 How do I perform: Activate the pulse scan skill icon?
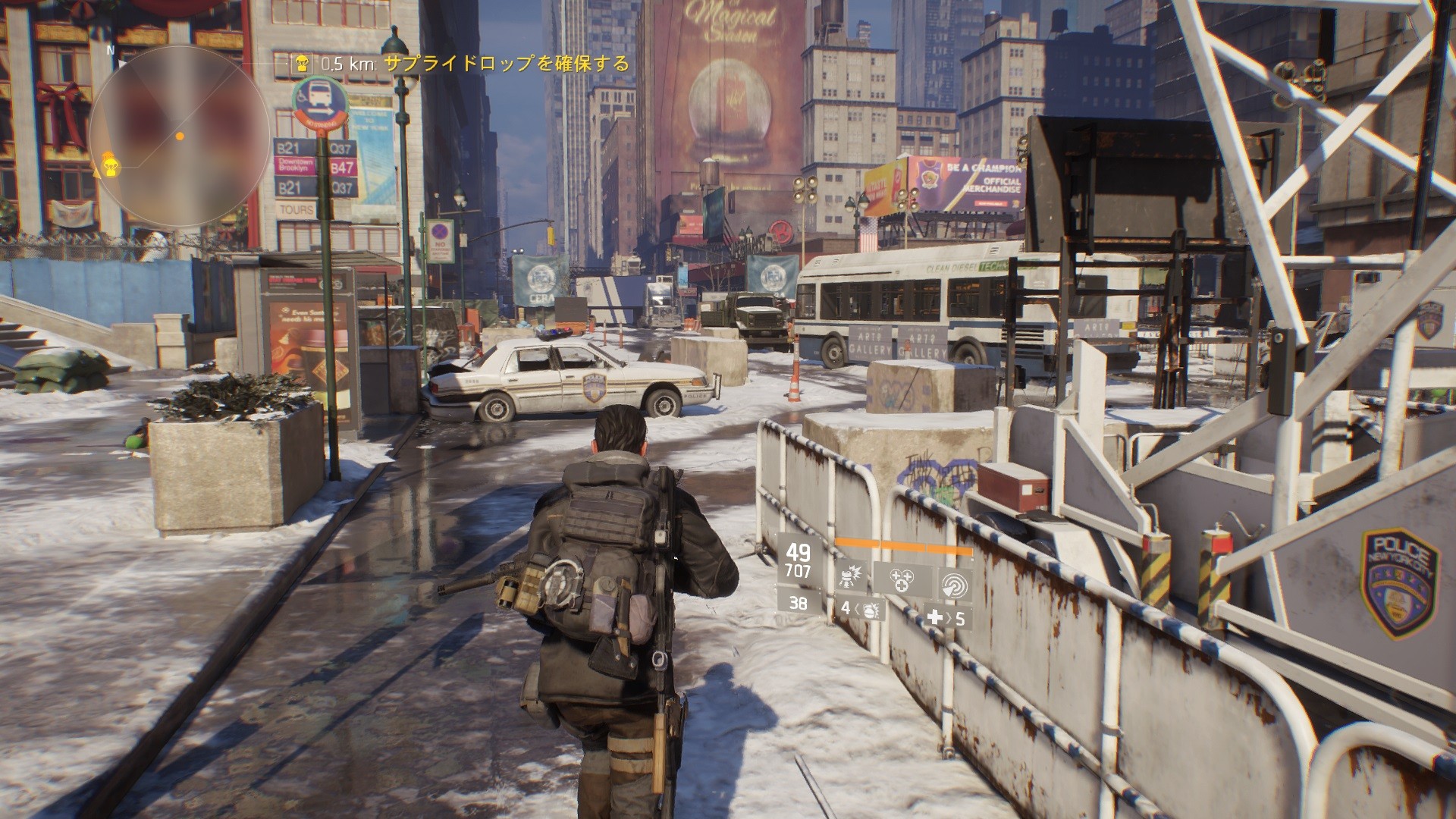(953, 582)
